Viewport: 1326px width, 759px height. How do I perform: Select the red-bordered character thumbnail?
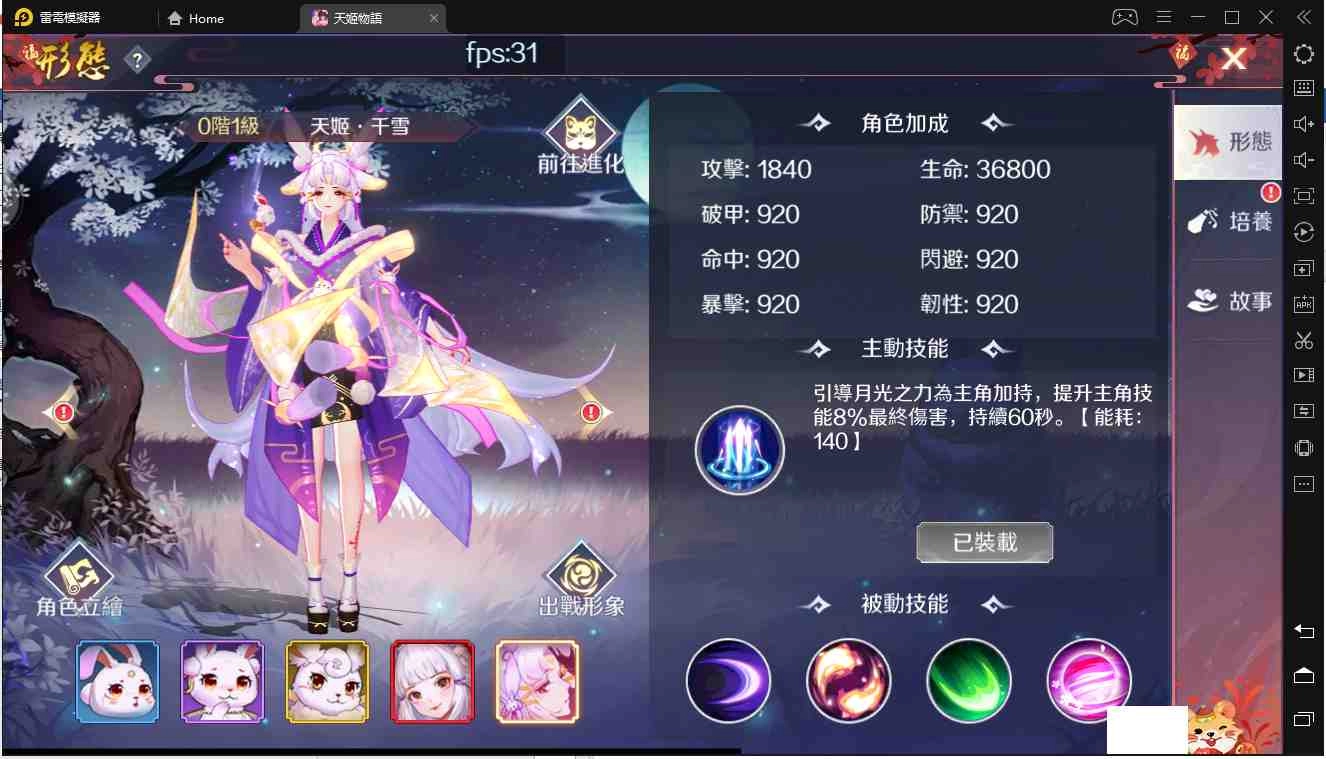432,681
